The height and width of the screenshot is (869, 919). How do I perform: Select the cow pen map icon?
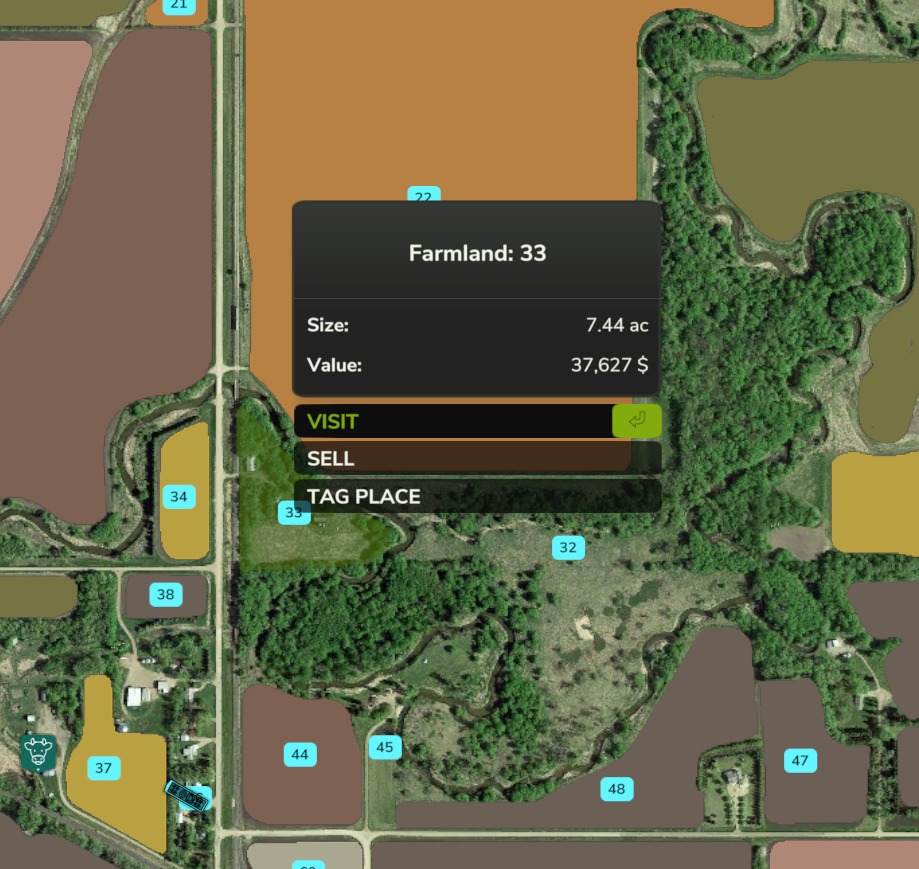[39, 752]
